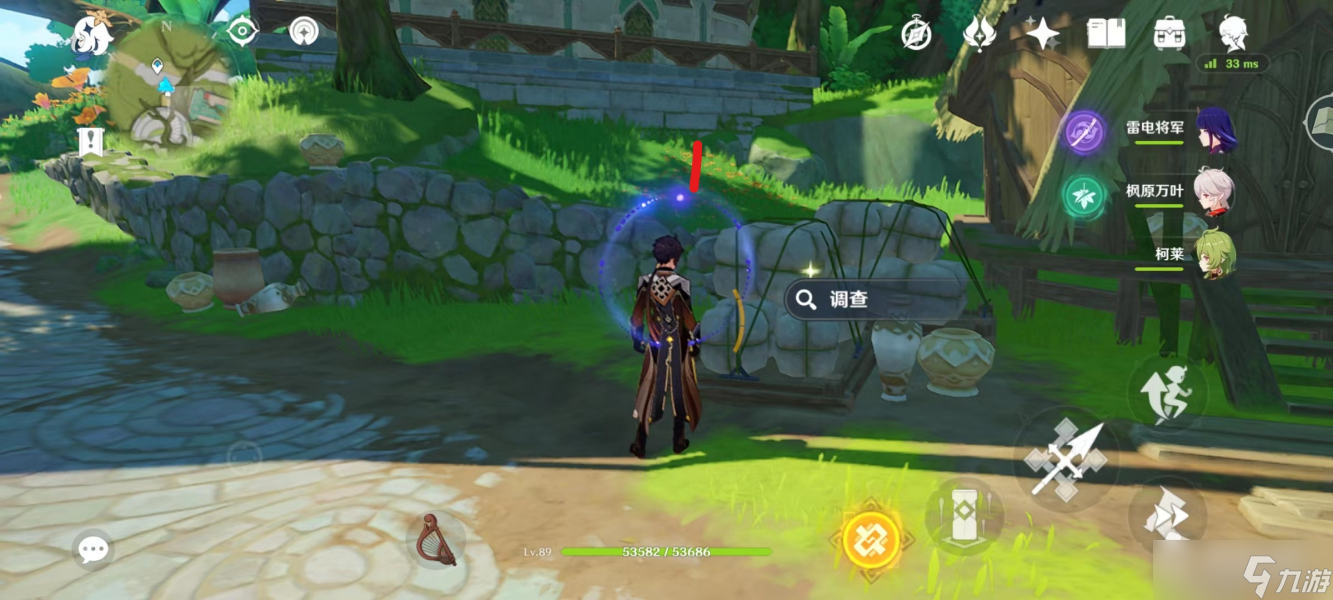Switch to 柯莱 in the party
This screenshot has width=1333, height=600.
click(x=1213, y=254)
